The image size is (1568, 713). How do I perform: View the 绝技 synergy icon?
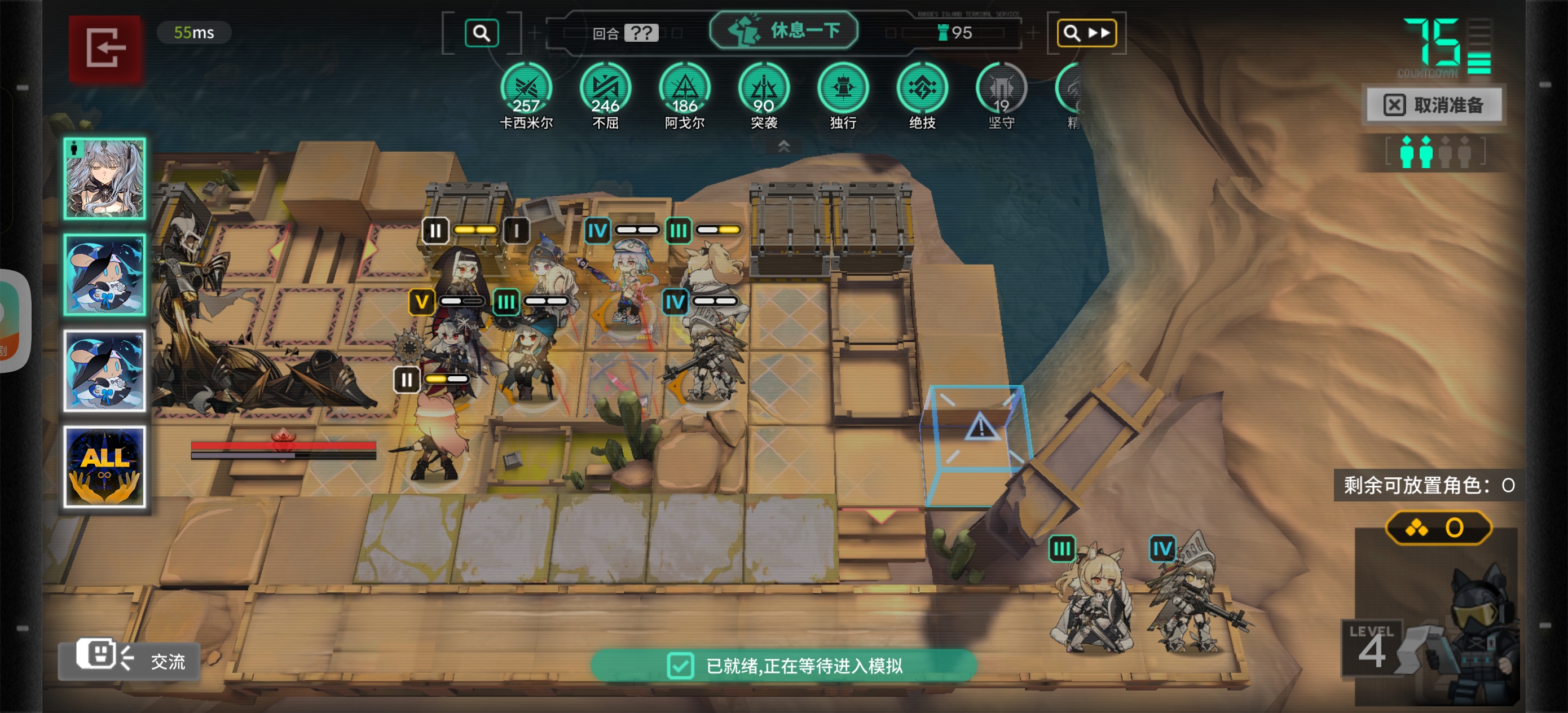point(922,89)
